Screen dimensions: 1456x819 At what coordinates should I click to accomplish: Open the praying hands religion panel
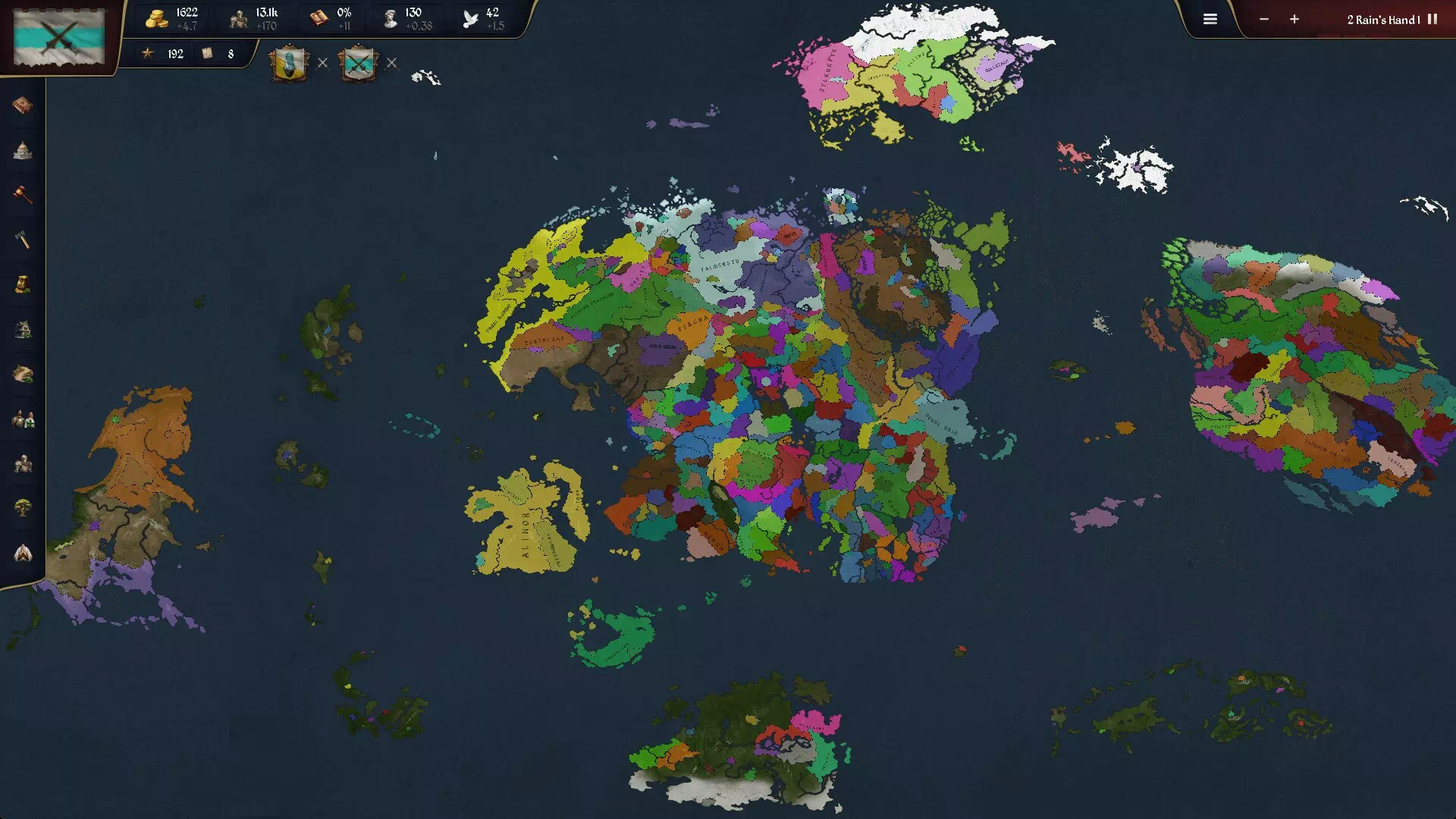tap(23, 553)
